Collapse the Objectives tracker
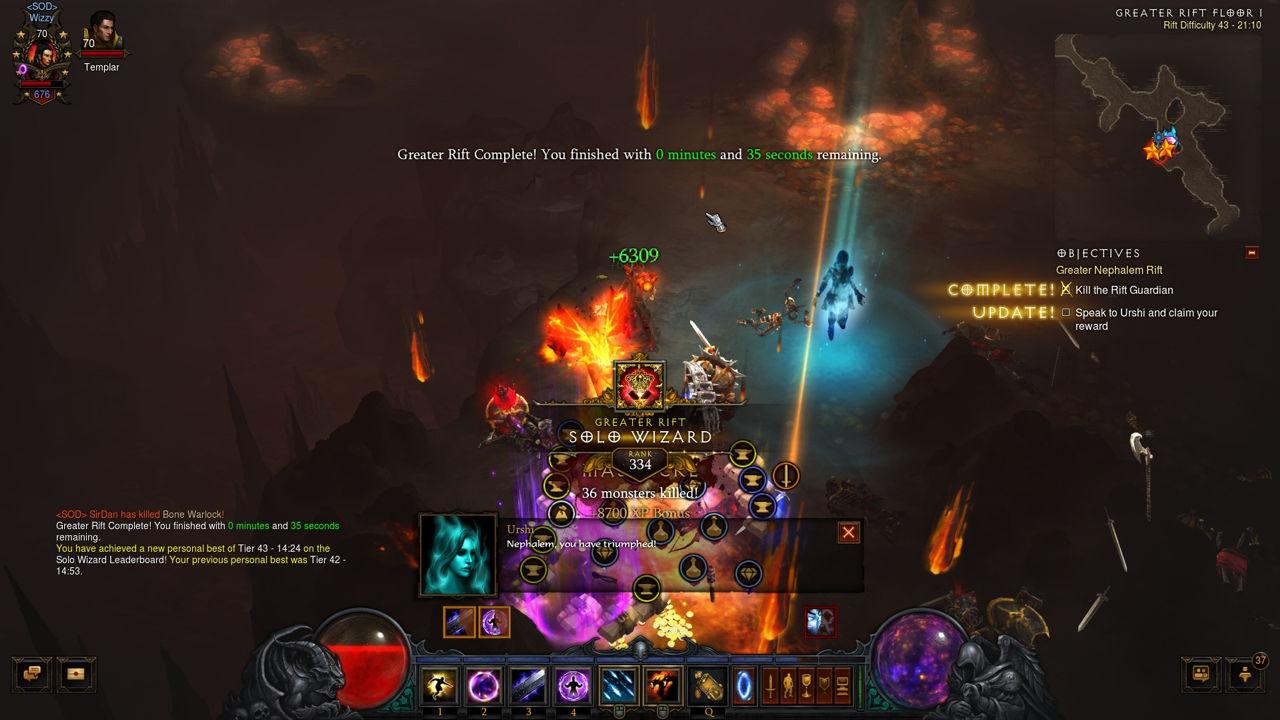 (1252, 253)
